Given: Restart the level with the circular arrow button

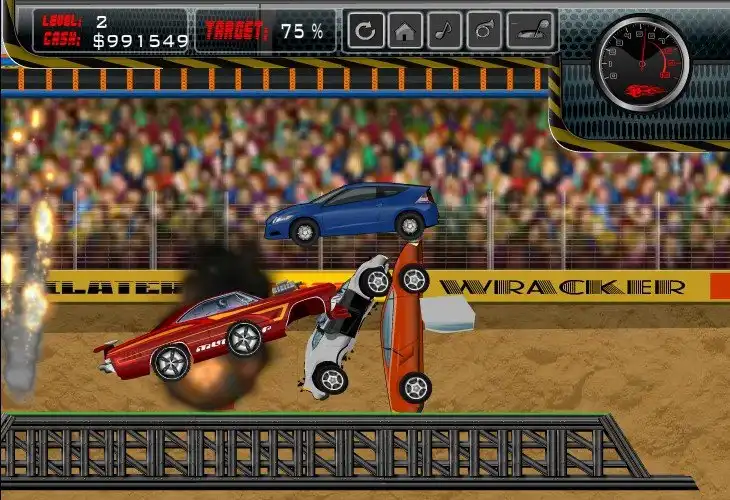Looking at the screenshot, I should 366,31.
